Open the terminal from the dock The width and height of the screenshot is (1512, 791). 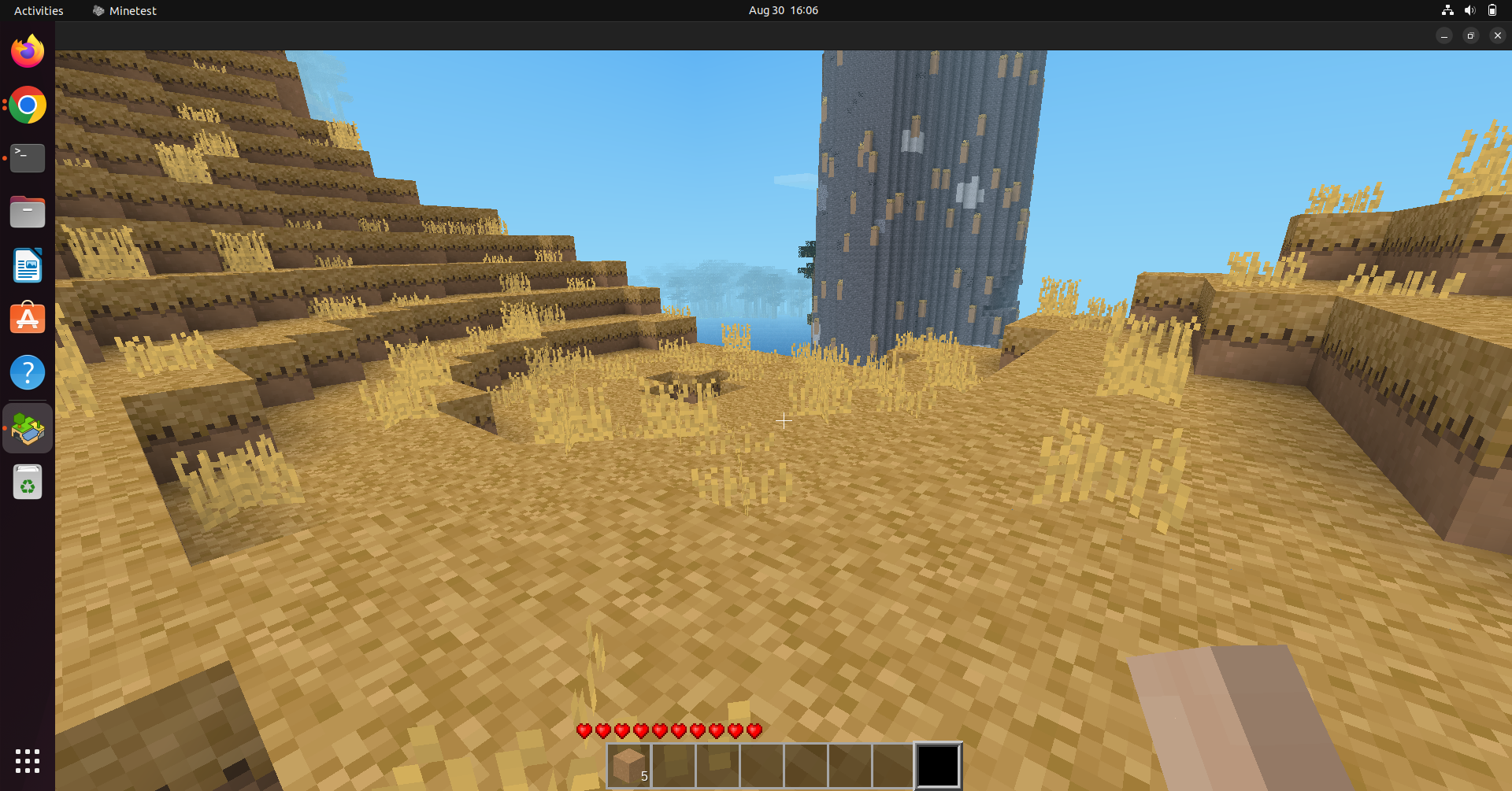[x=28, y=157]
